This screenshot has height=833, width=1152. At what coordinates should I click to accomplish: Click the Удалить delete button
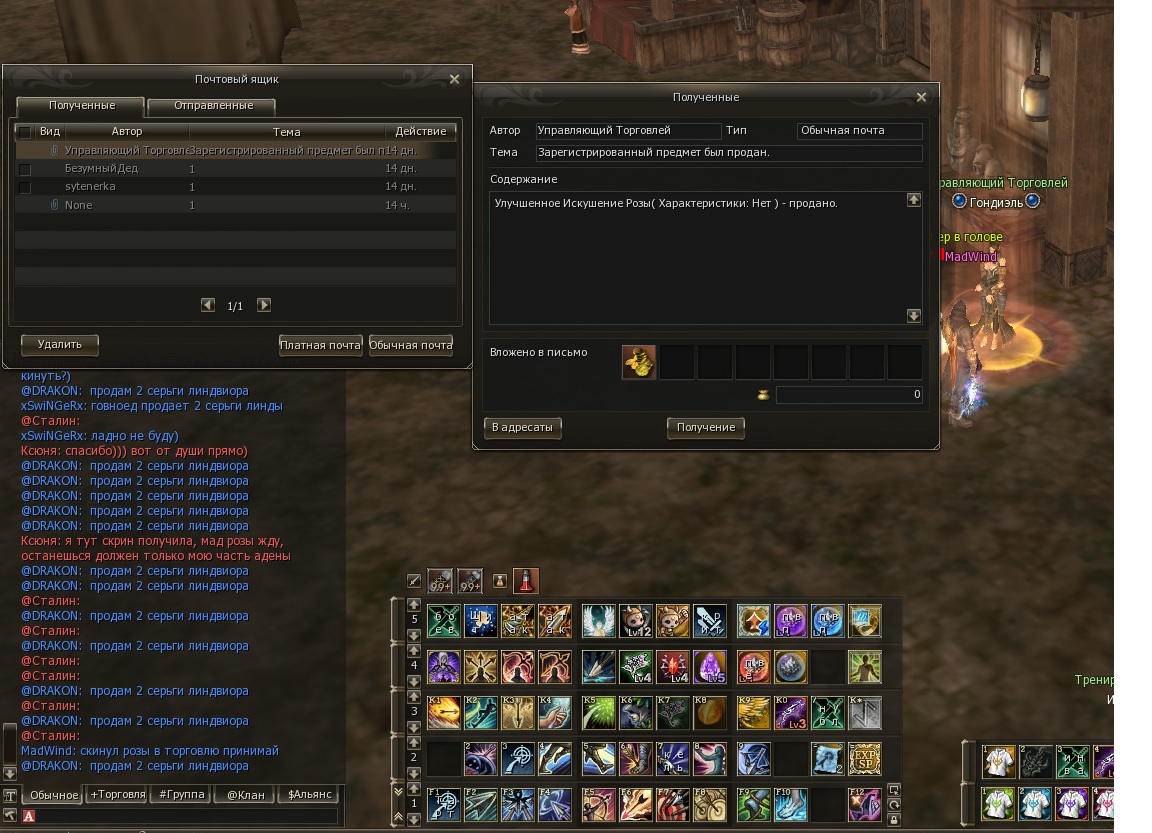click(x=60, y=344)
